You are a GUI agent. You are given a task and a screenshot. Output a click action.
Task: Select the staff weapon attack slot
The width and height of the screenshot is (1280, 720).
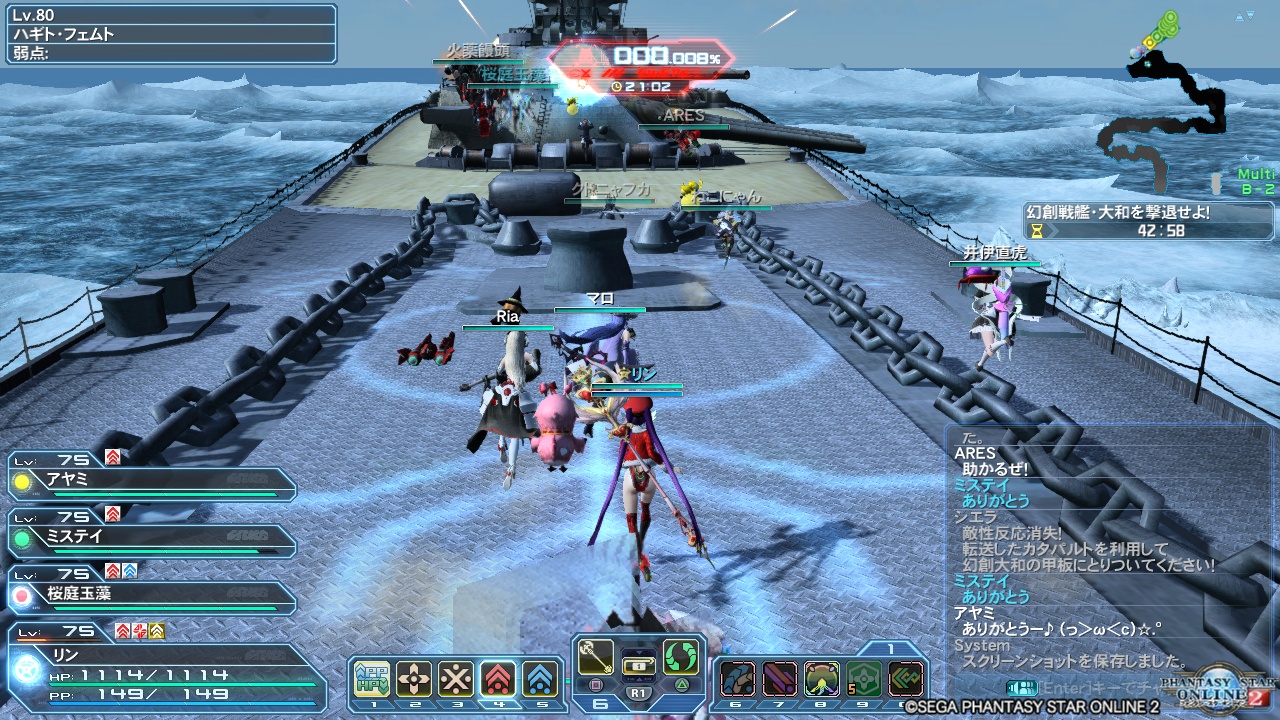pos(597,655)
